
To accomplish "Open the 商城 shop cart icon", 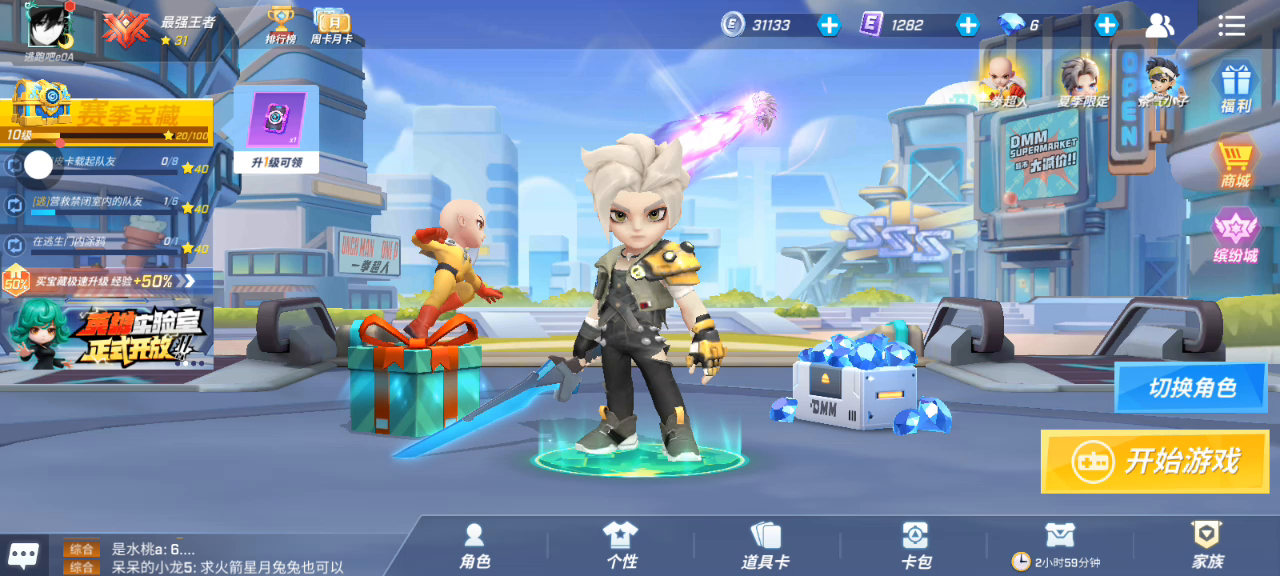I will pos(1236,162).
